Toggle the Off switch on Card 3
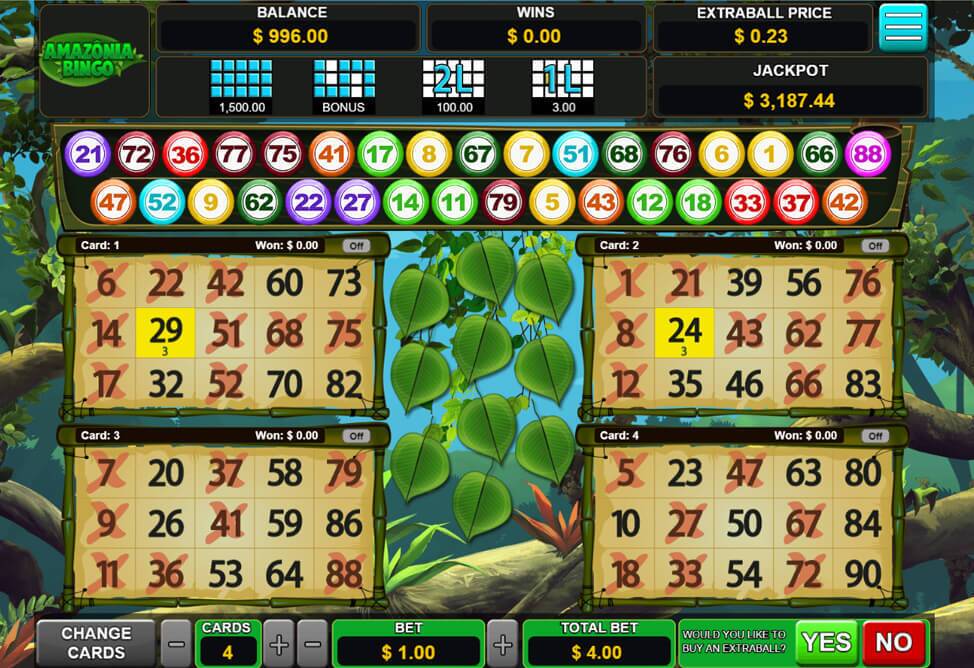The image size is (974, 668). coord(356,436)
